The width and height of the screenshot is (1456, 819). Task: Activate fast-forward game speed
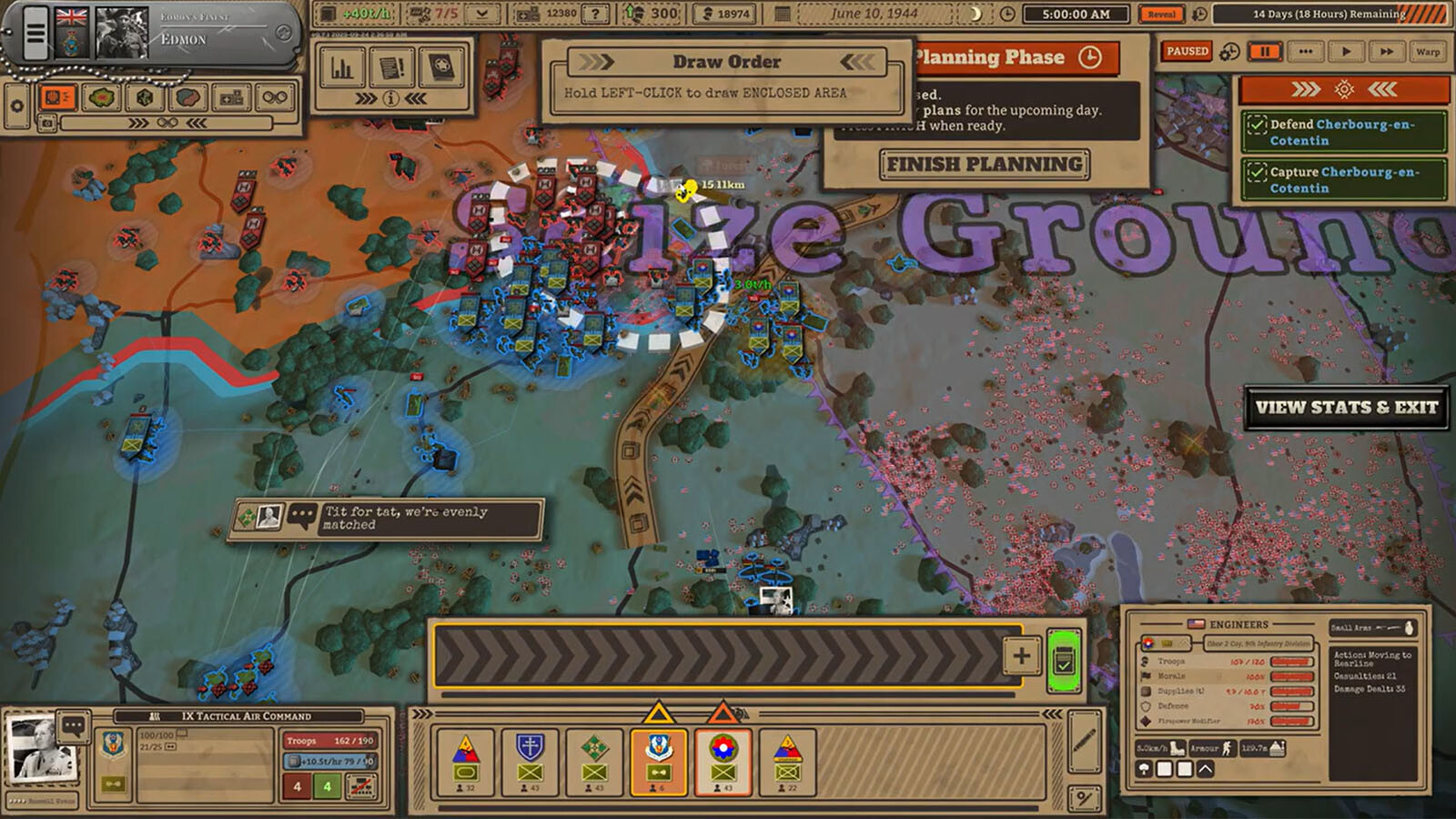[x=1386, y=52]
